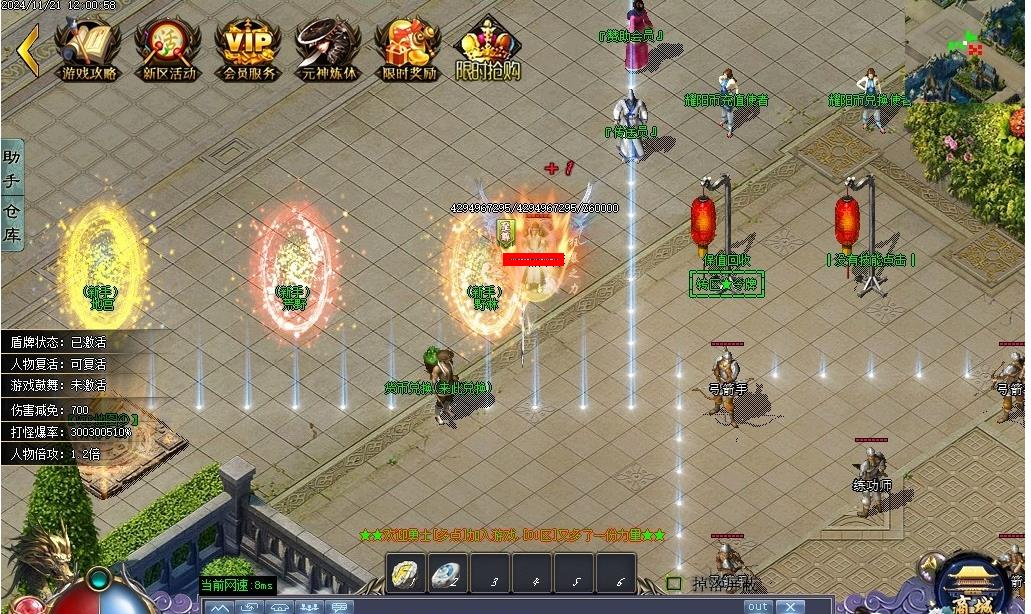Collapse the top icon bar with the gold arrow

[28, 50]
